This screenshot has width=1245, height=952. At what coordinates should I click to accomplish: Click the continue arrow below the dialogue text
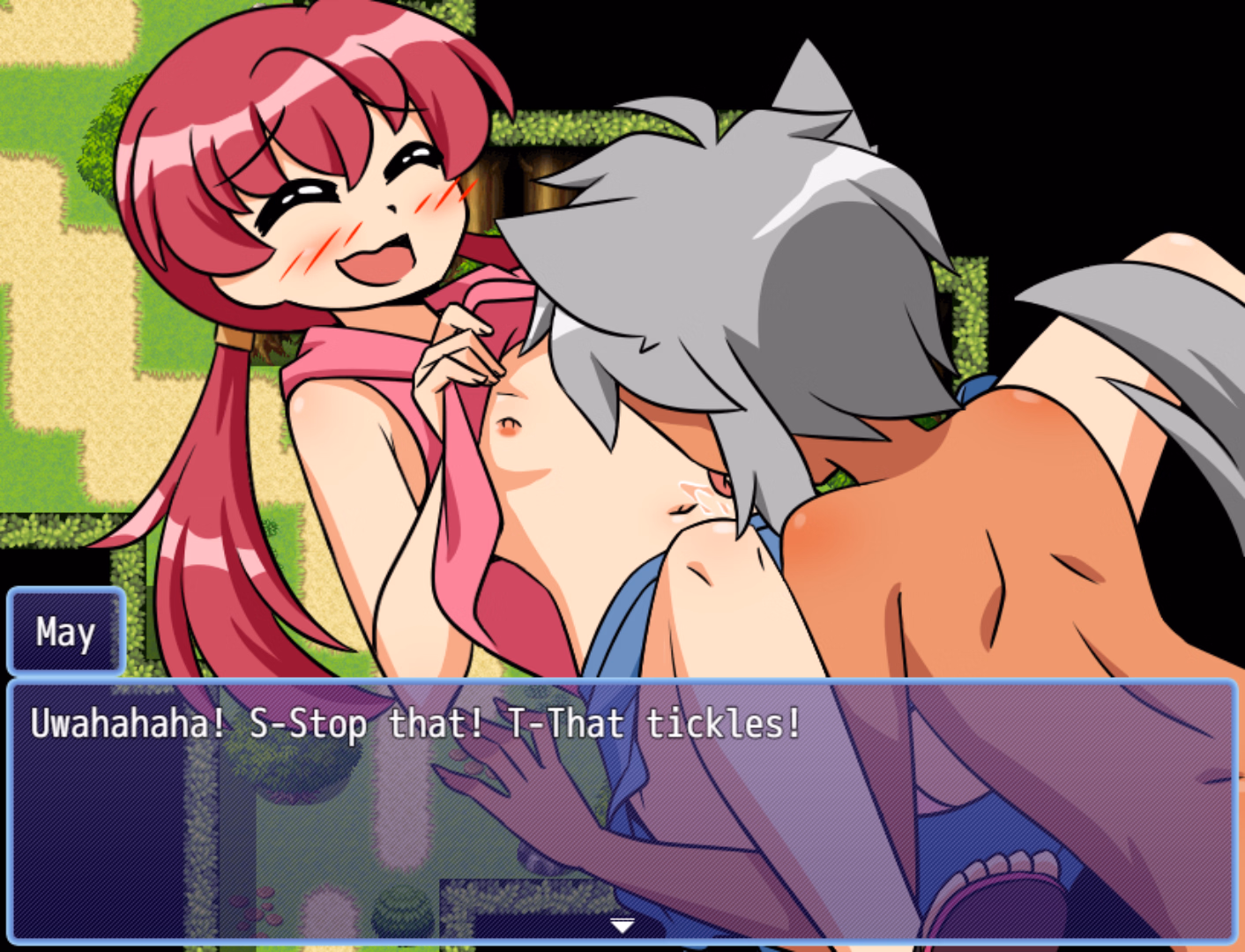click(622, 925)
